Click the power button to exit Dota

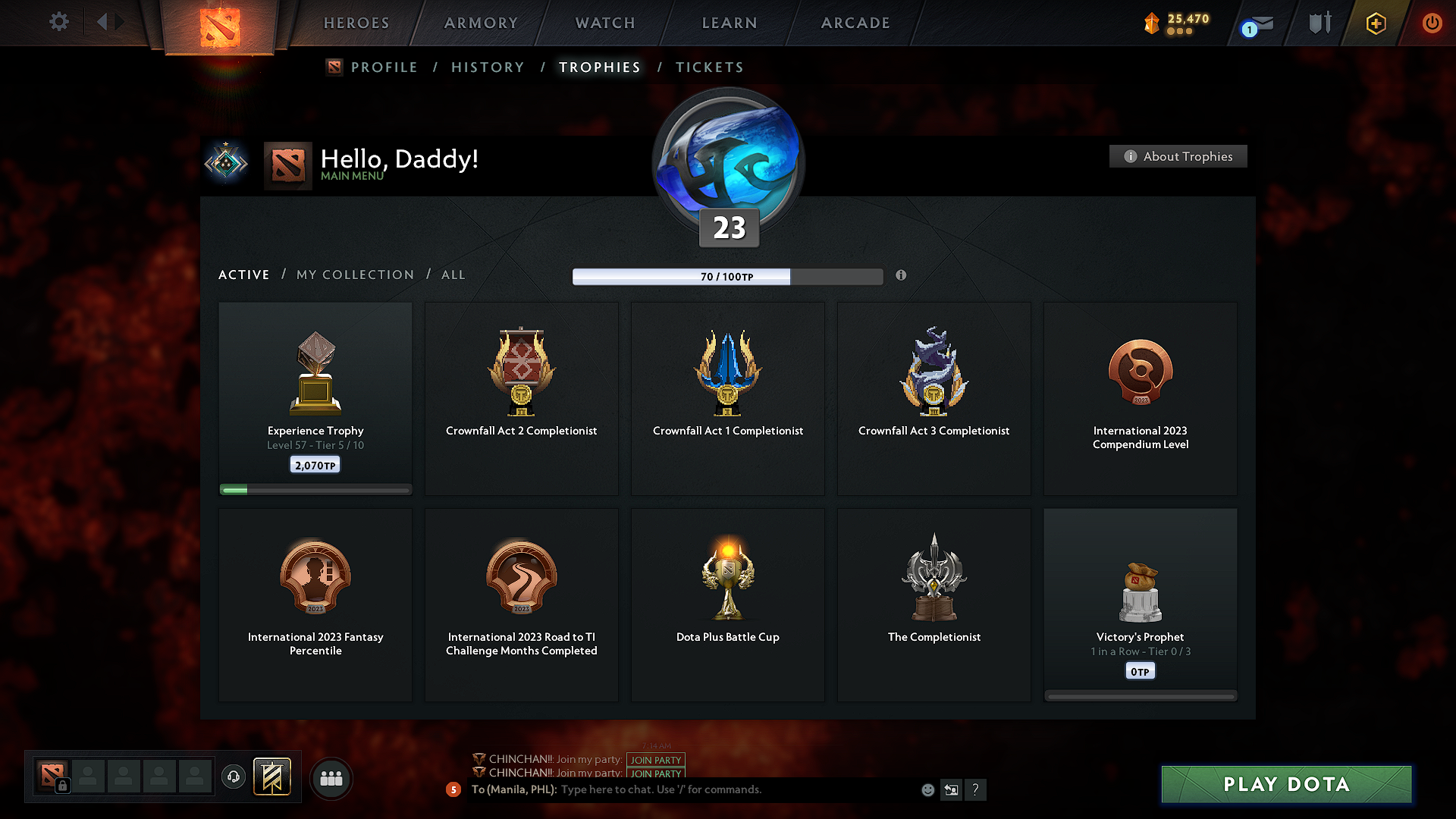[x=1432, y=23]
